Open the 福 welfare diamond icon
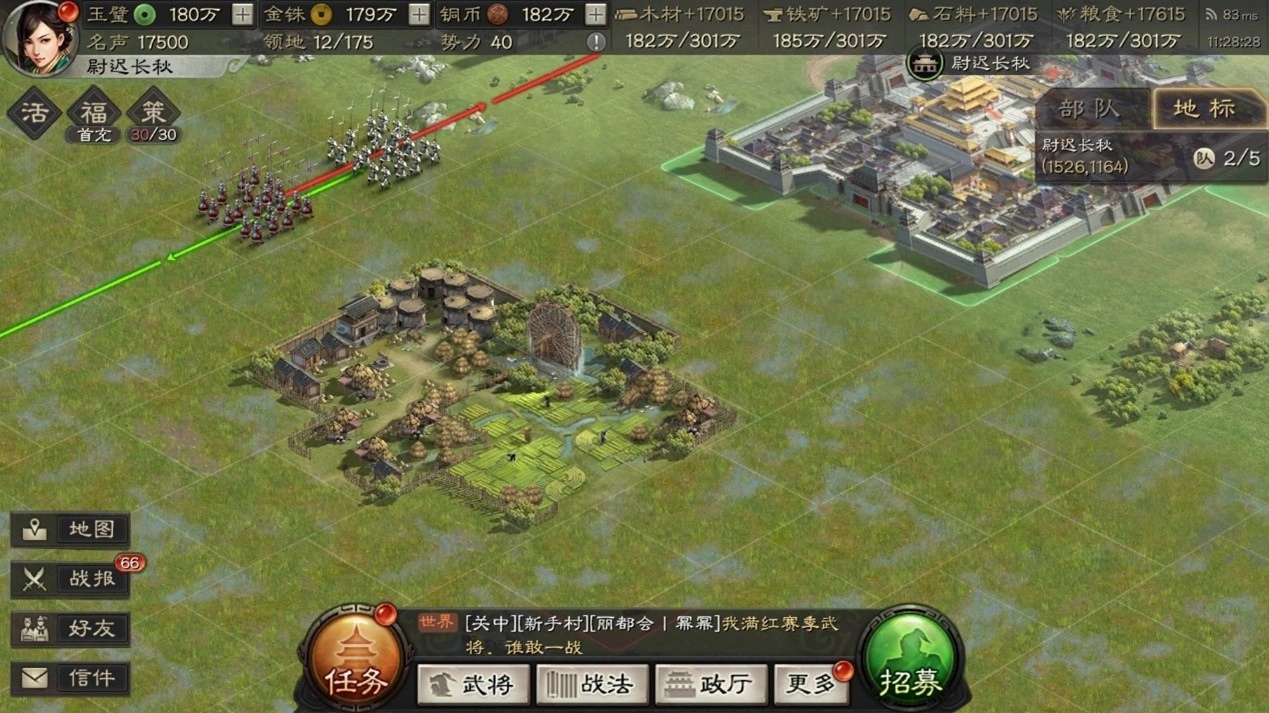This screenshot has height=713, width=1269. [x=94, y=112]
